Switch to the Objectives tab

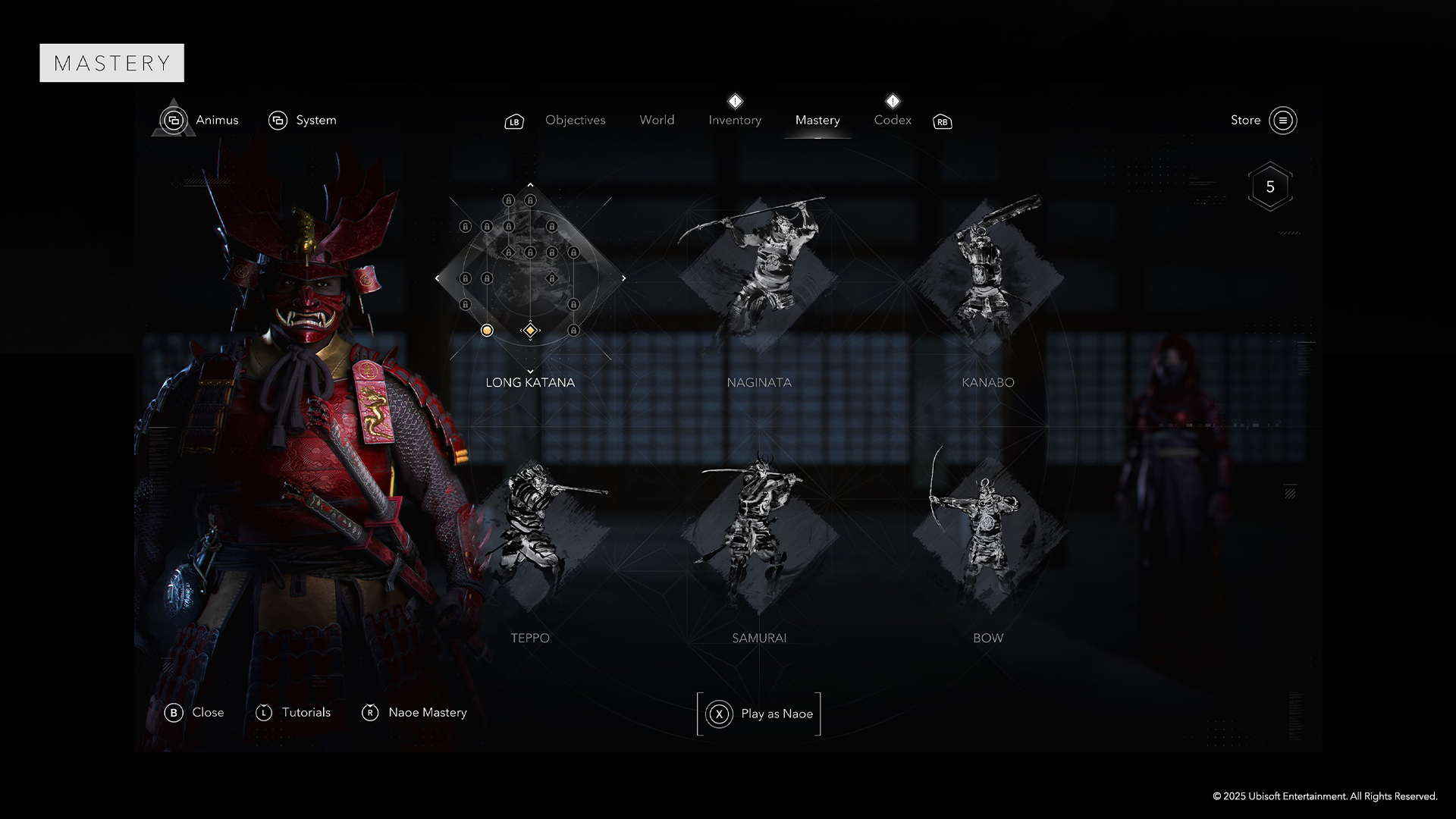click(575, 120)
